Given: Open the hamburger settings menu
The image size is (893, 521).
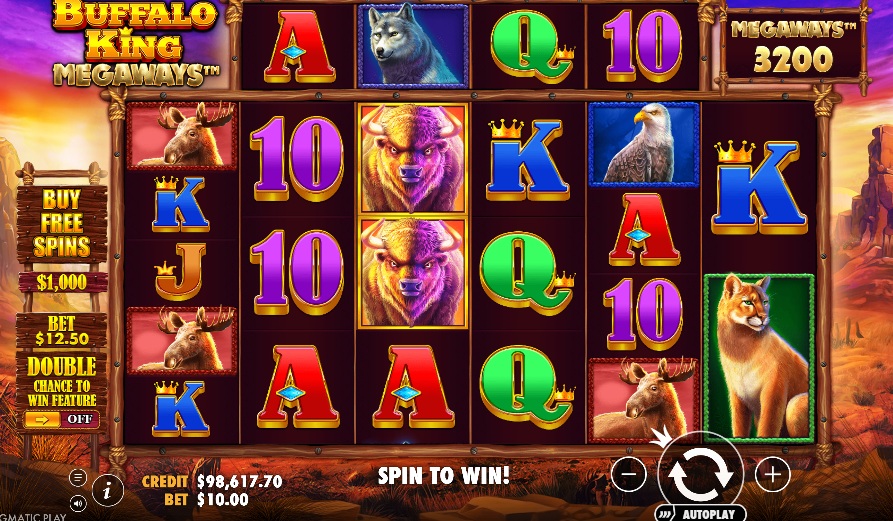Looking at the screenshot, I should point(77,477).
